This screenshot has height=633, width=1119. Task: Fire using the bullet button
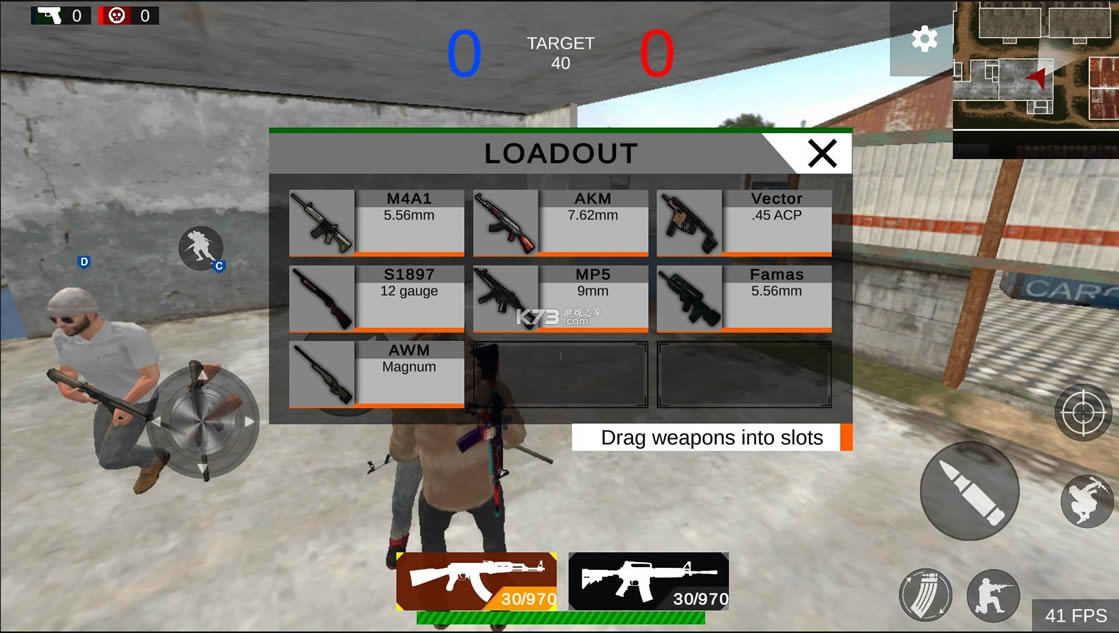[x=969, y=491]
